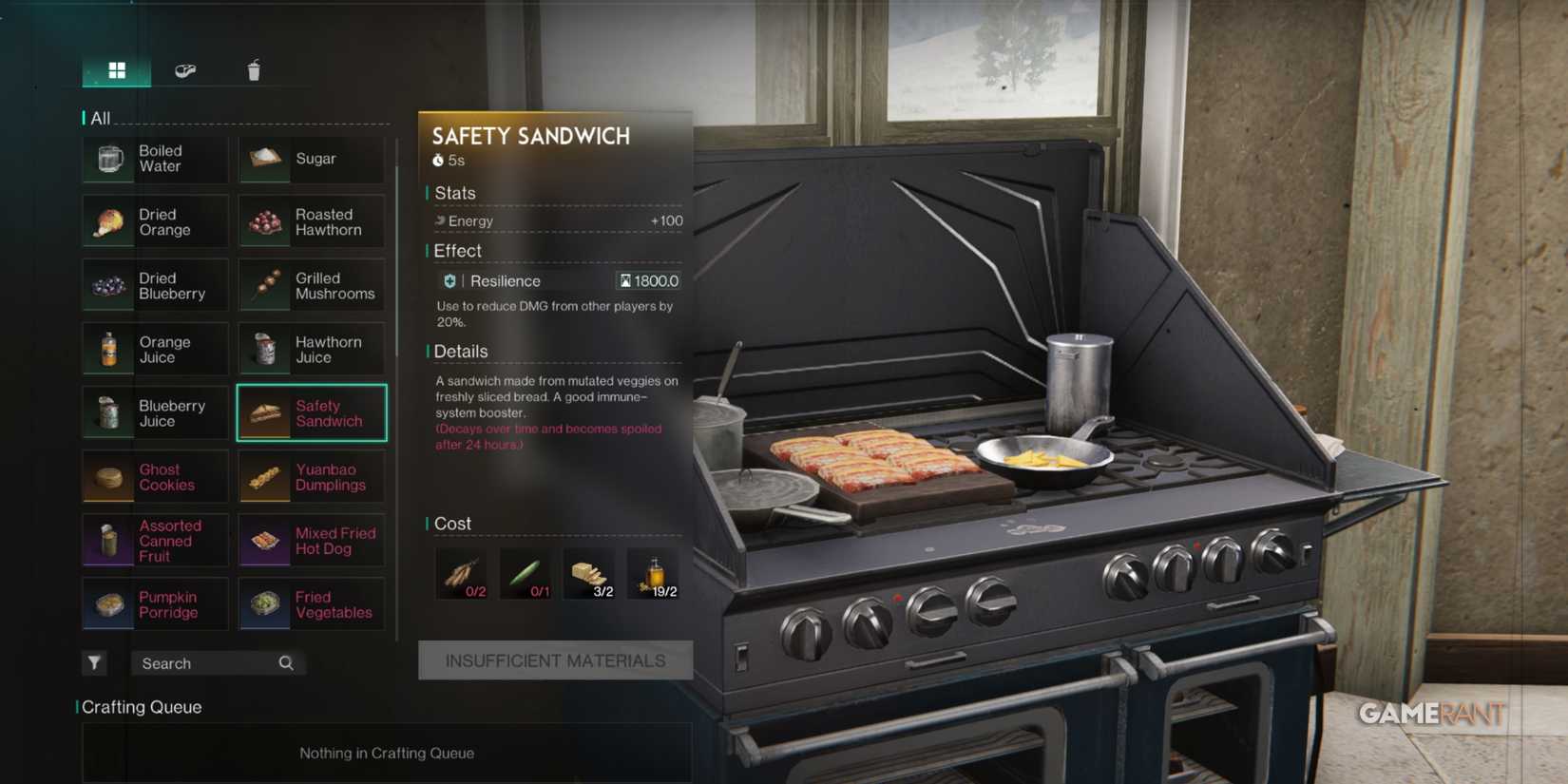Viewport: 1568px width, 784px height.
Task: Click the oil ingredient showing 19/2
Action: pyautogui.click(x=655, y=573)
